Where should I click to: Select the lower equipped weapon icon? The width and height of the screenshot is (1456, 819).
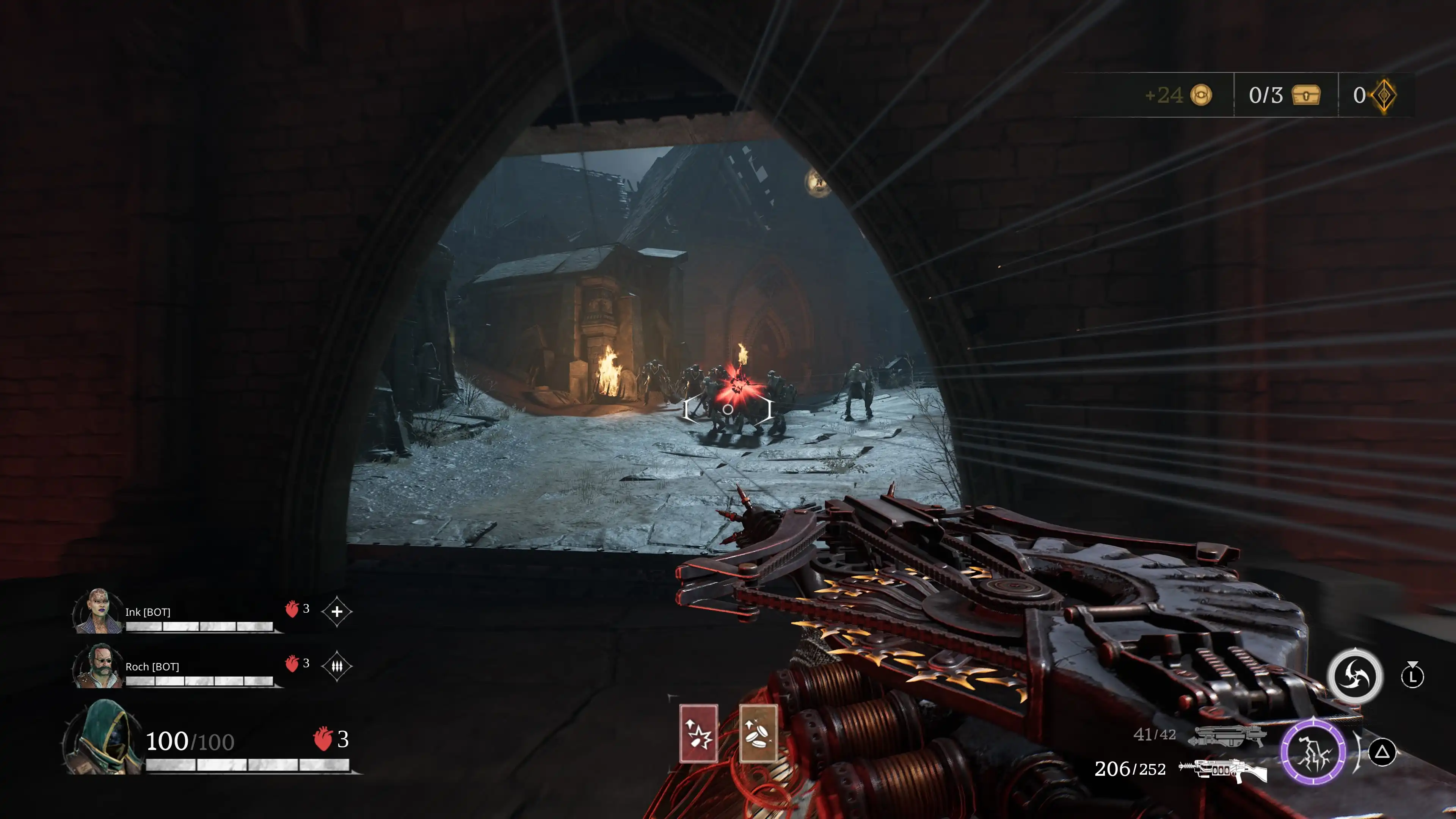(x=1223, y=770)
